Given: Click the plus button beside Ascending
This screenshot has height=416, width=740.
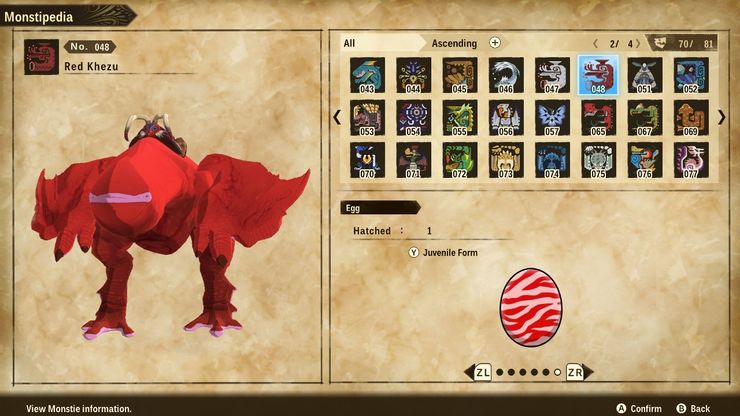Looking at the screenshot, I should pos(495,43).
